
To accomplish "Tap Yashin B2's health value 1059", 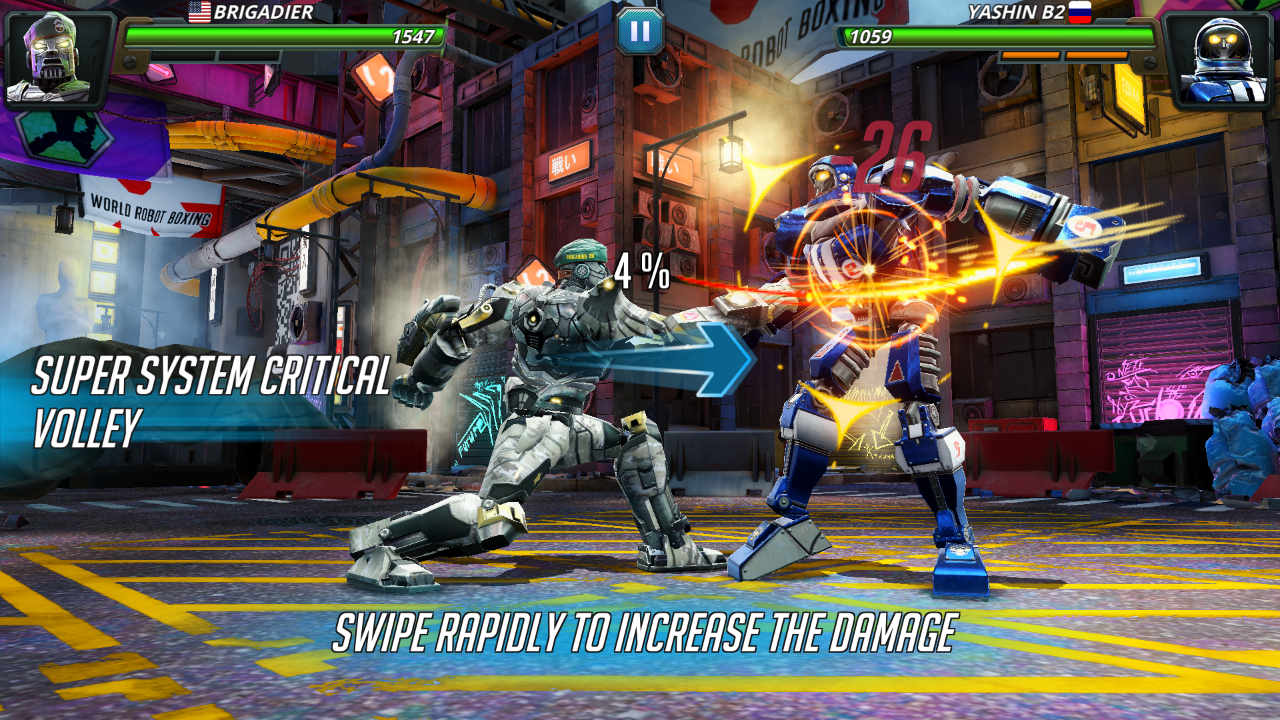I will pyautogui.click(x=872, y=35).
